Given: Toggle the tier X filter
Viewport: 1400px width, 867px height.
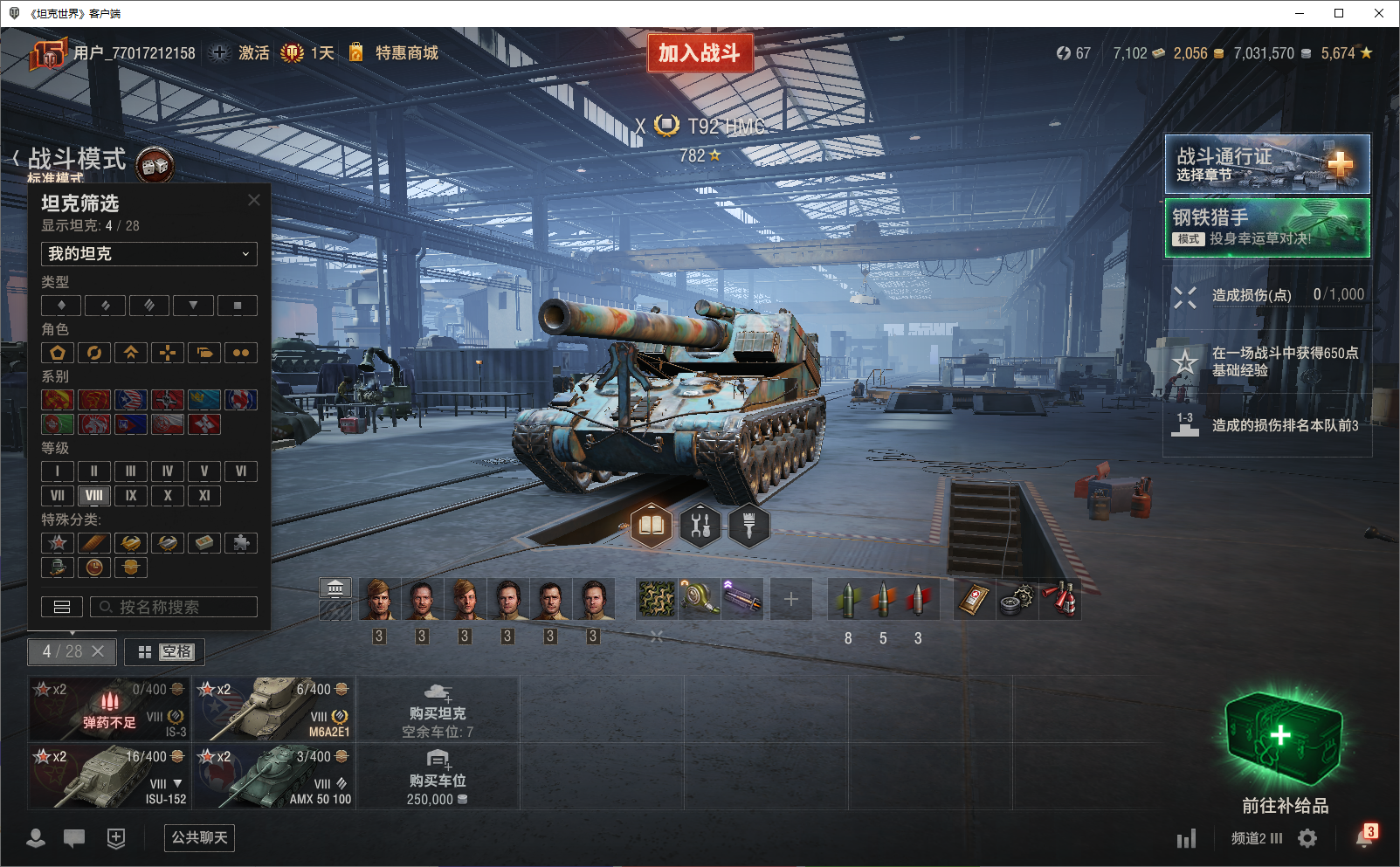Looking at the screenshot, I should pyautogui.click(x=168, y=496).
